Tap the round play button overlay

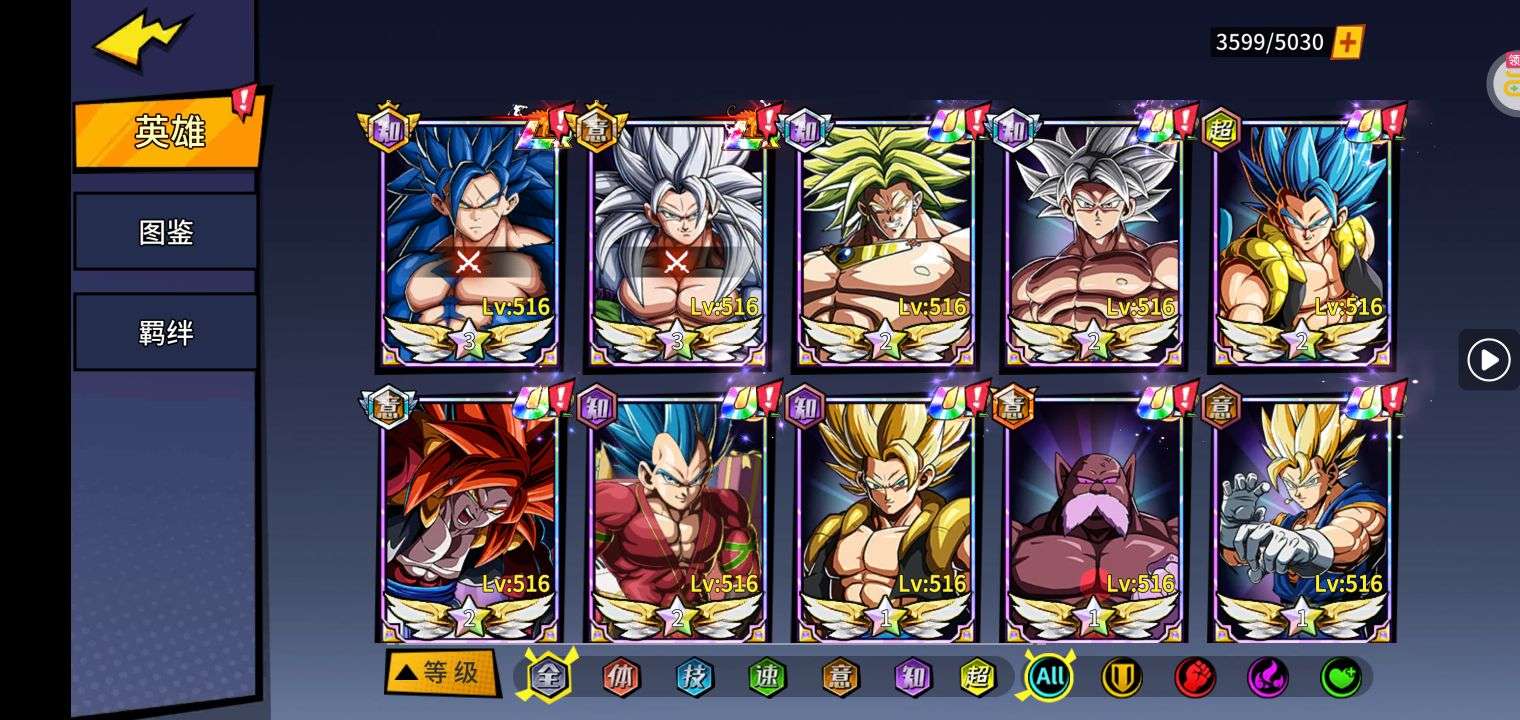(1488, 360)
